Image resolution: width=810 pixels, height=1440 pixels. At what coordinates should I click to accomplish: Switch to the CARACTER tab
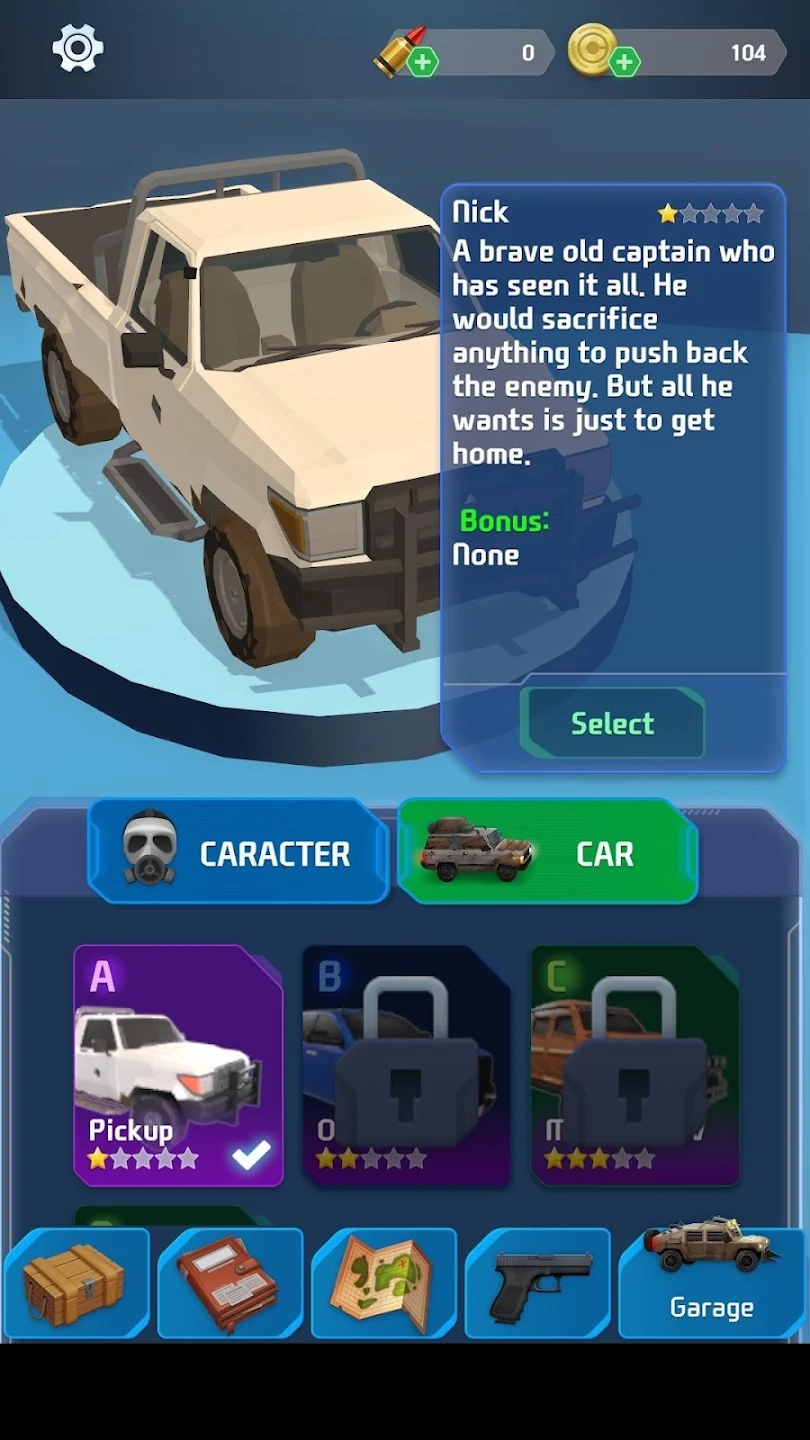[238, 852]
